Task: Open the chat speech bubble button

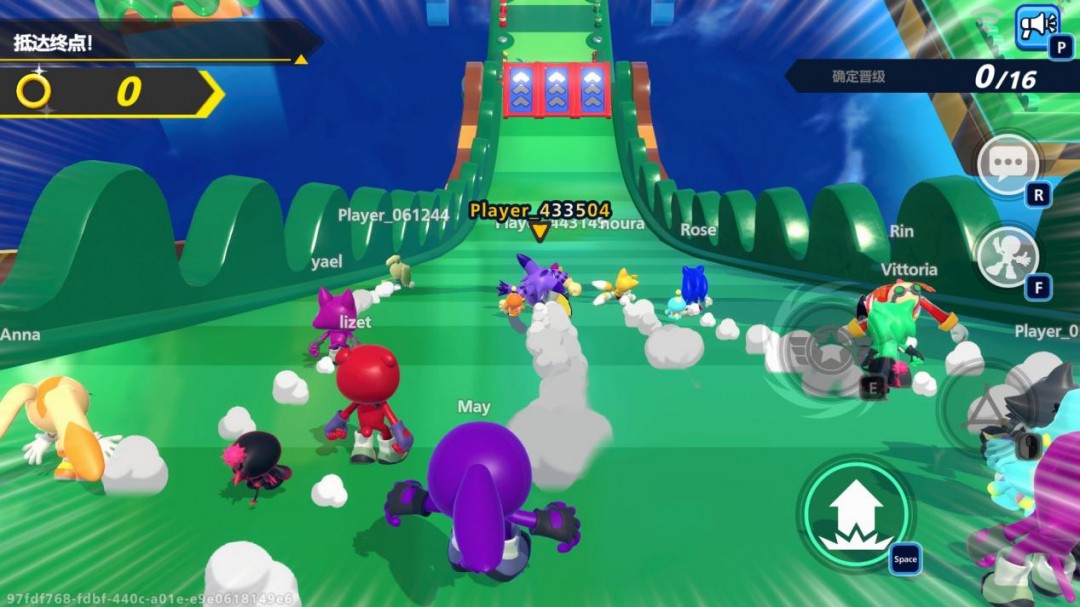Action: [1007, 163]
